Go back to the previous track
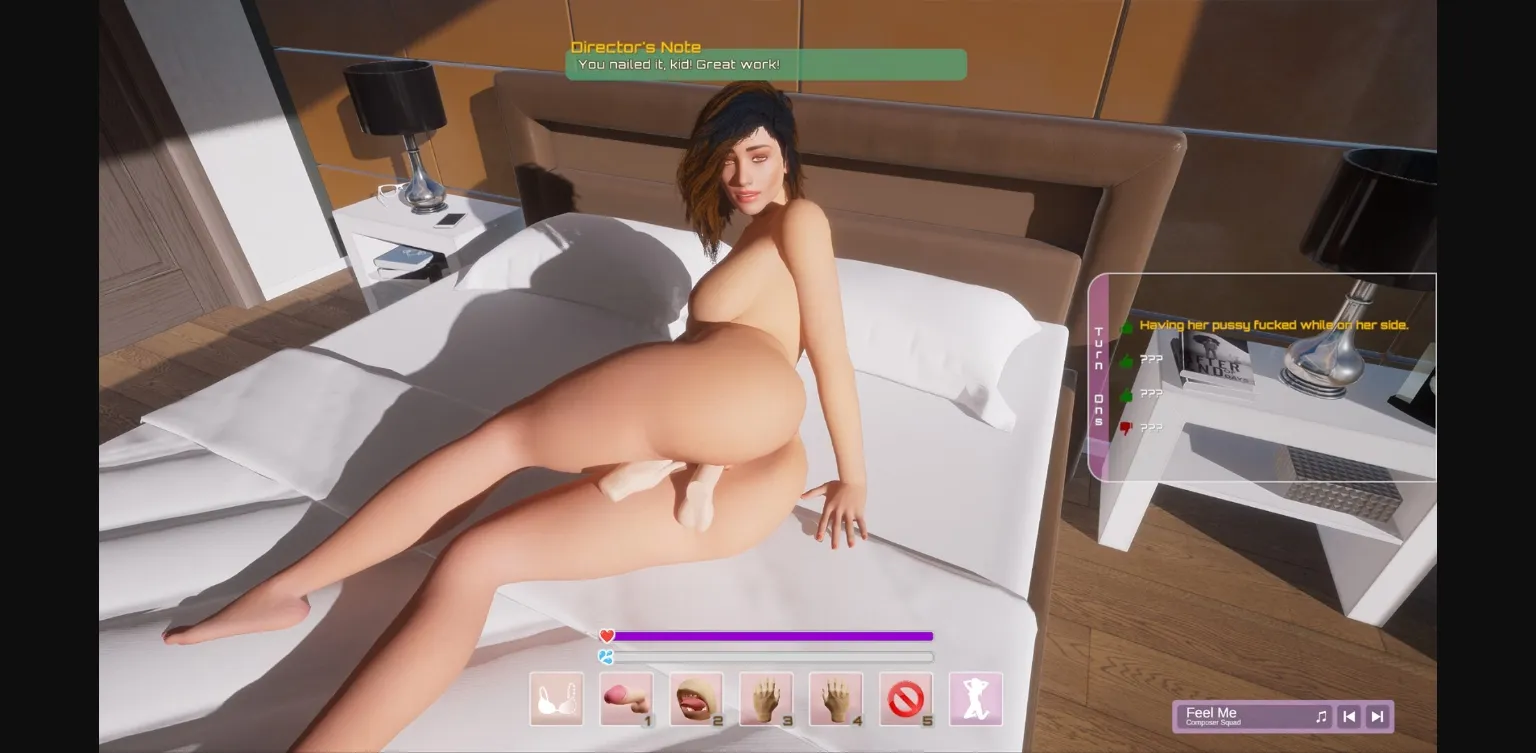The height and width of the screenshot is (753, 1536). (x=1349, y=716)
